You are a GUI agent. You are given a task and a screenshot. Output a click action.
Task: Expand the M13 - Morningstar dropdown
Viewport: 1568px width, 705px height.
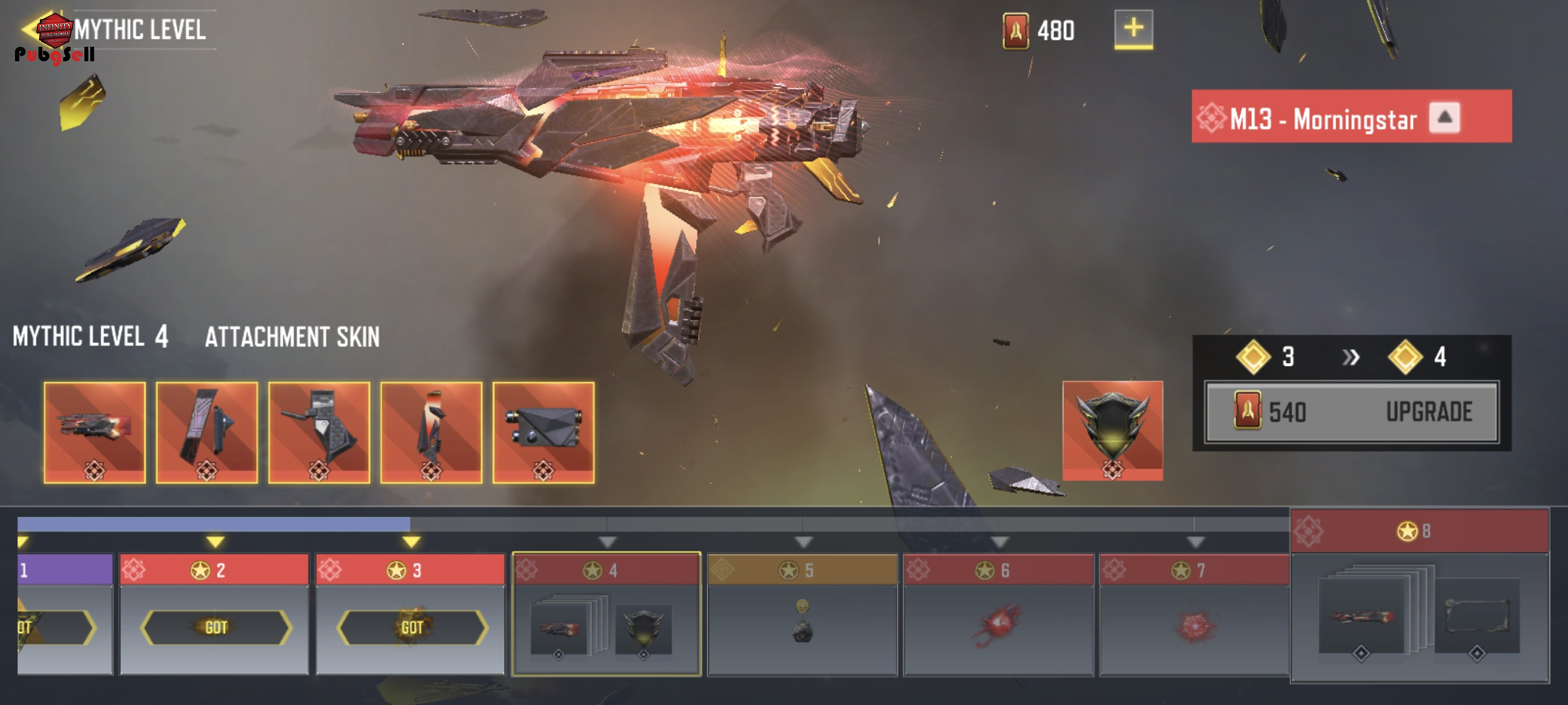click(1444, 117)
